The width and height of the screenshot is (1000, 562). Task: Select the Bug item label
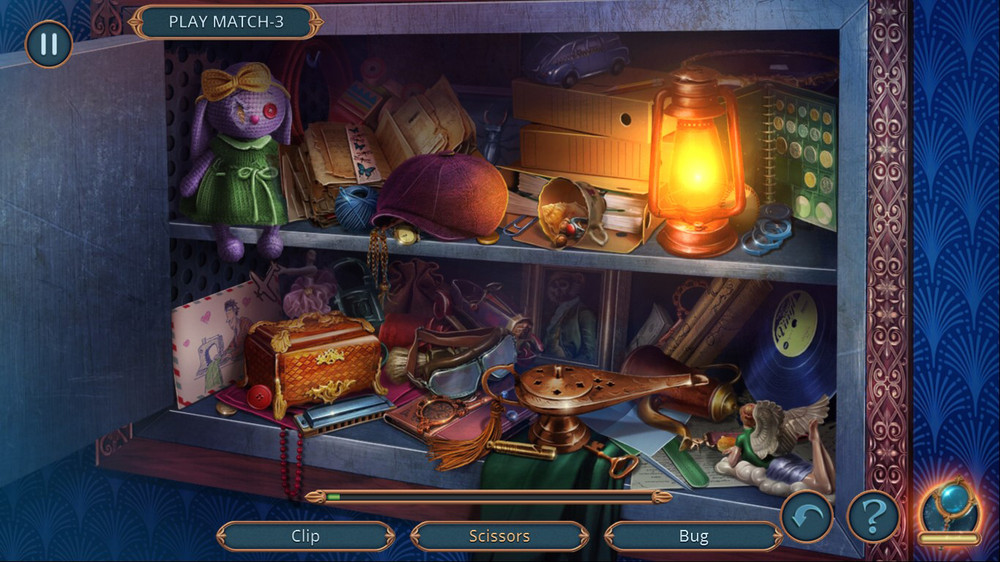point(693,536)
